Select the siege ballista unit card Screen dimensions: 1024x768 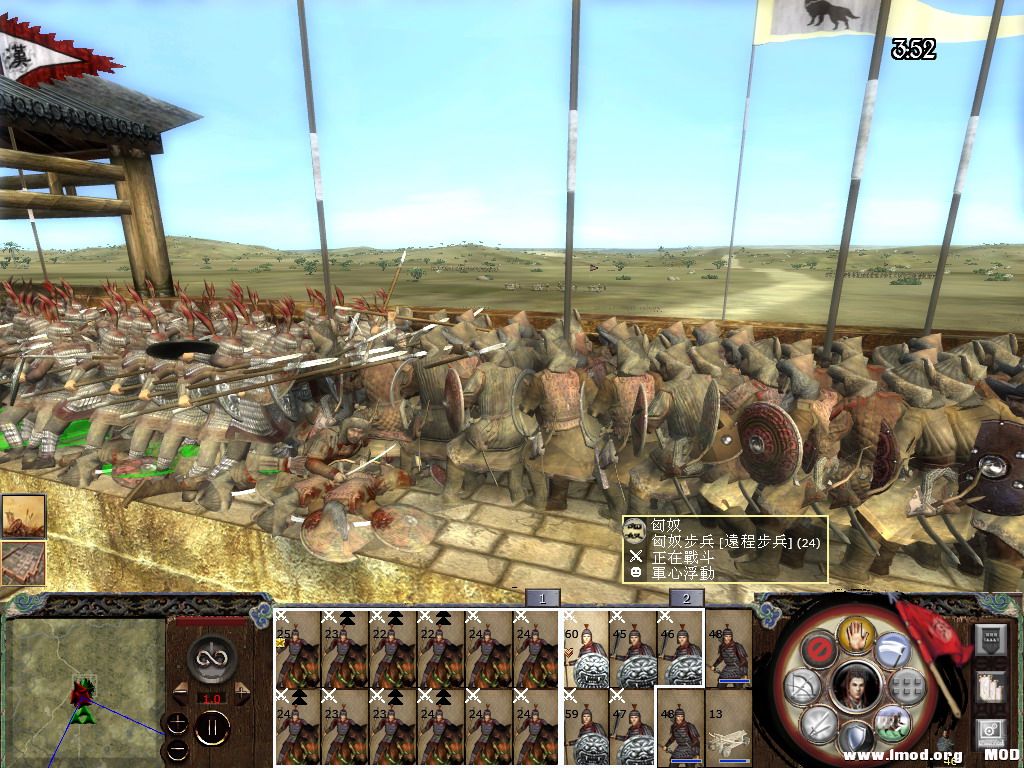(x=729, y=727)
